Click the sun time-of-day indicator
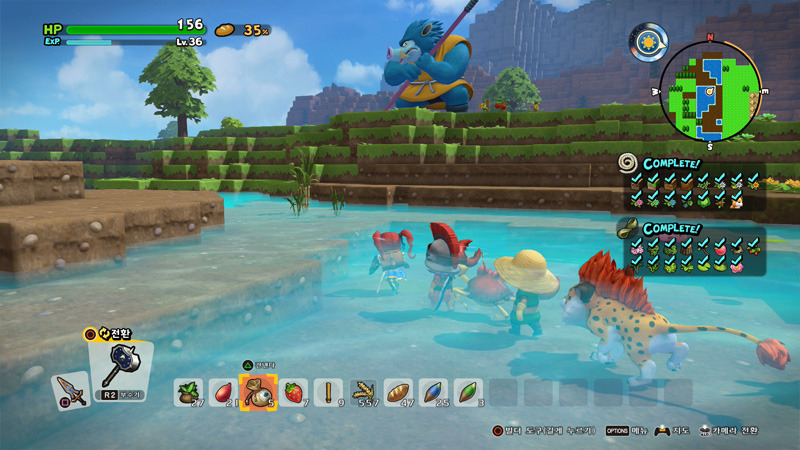This screenshot has width=800, height=450. [645, 42]
